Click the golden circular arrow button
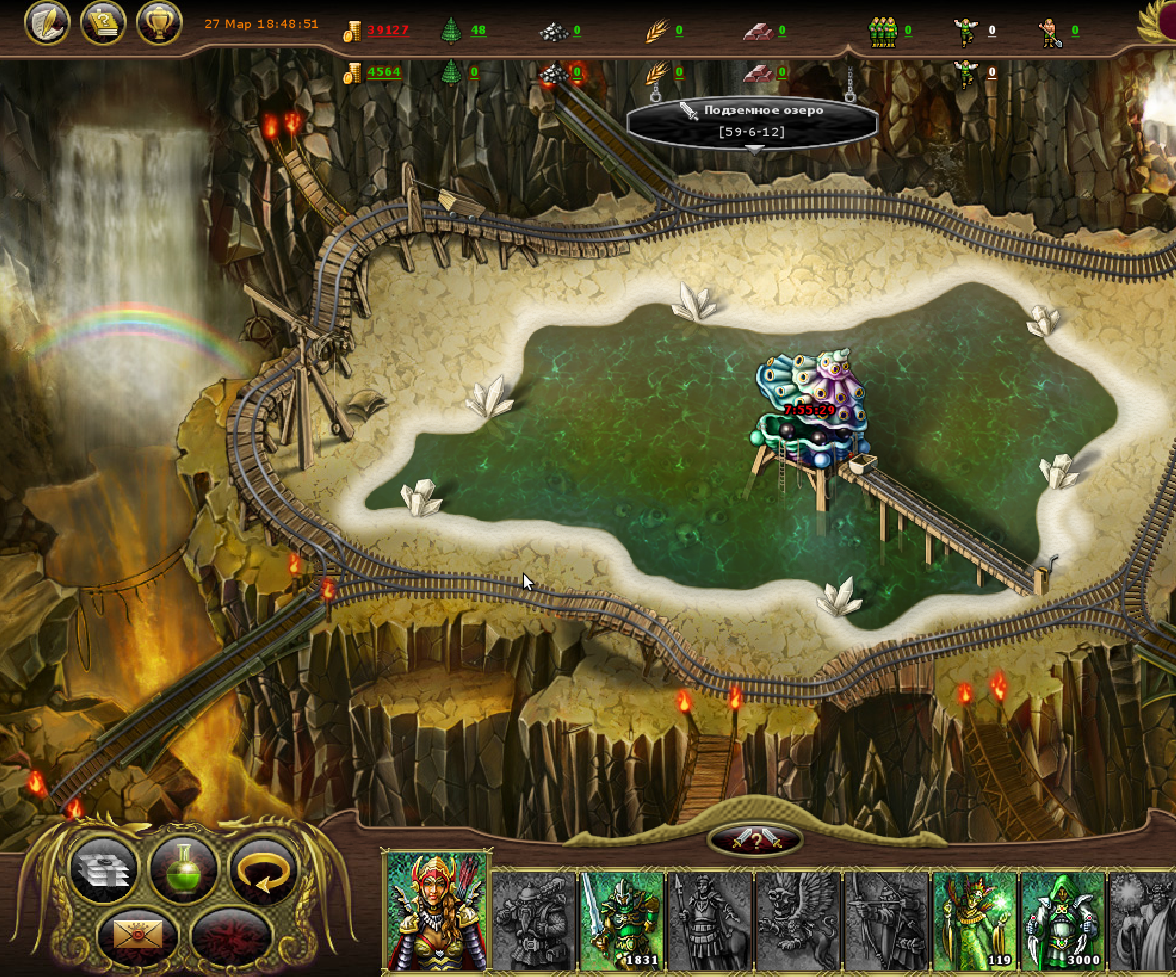1176x977 pixels. coord(263,869)
